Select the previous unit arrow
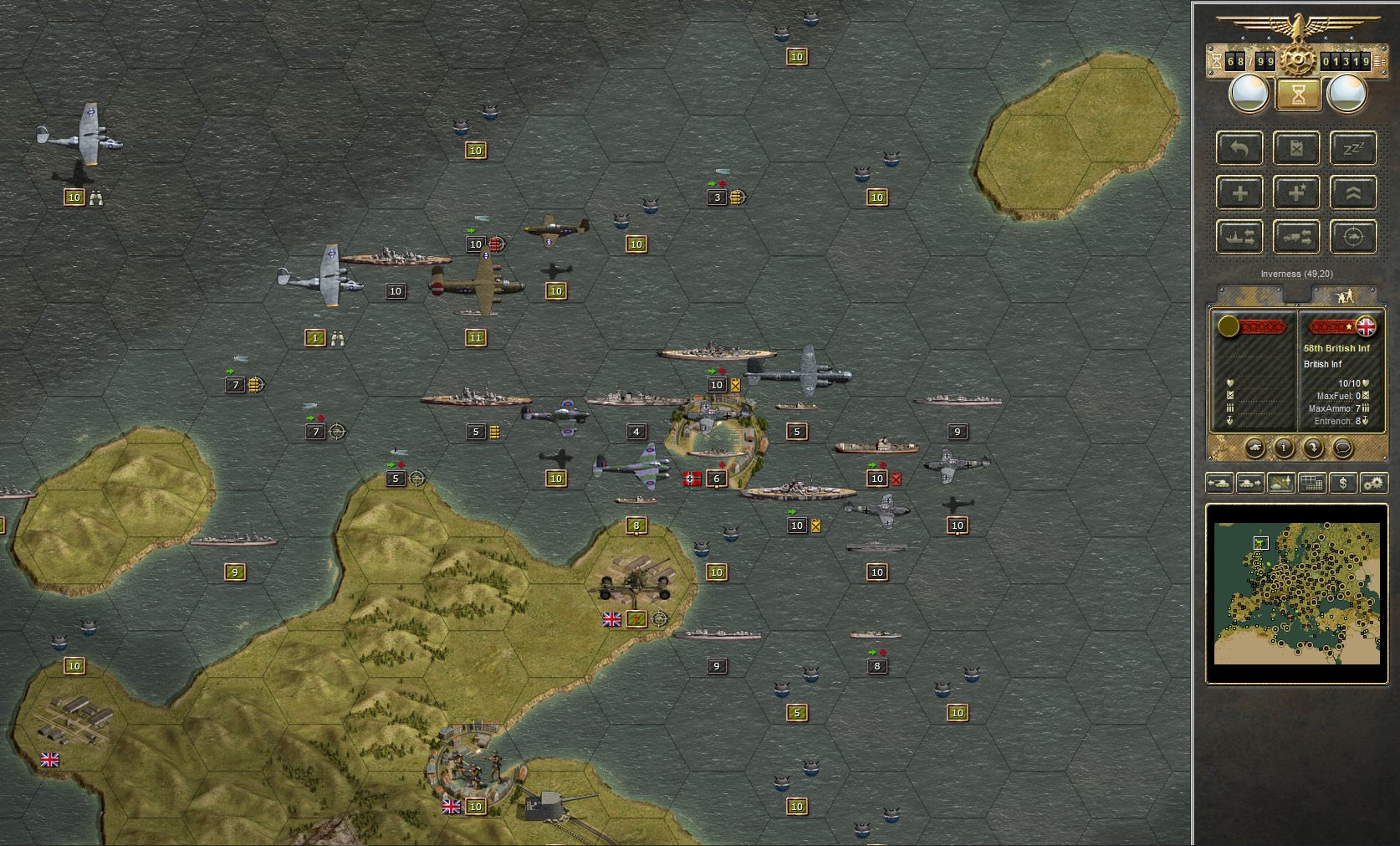Screen dimensions: 1400x846 coord(1219,483)
